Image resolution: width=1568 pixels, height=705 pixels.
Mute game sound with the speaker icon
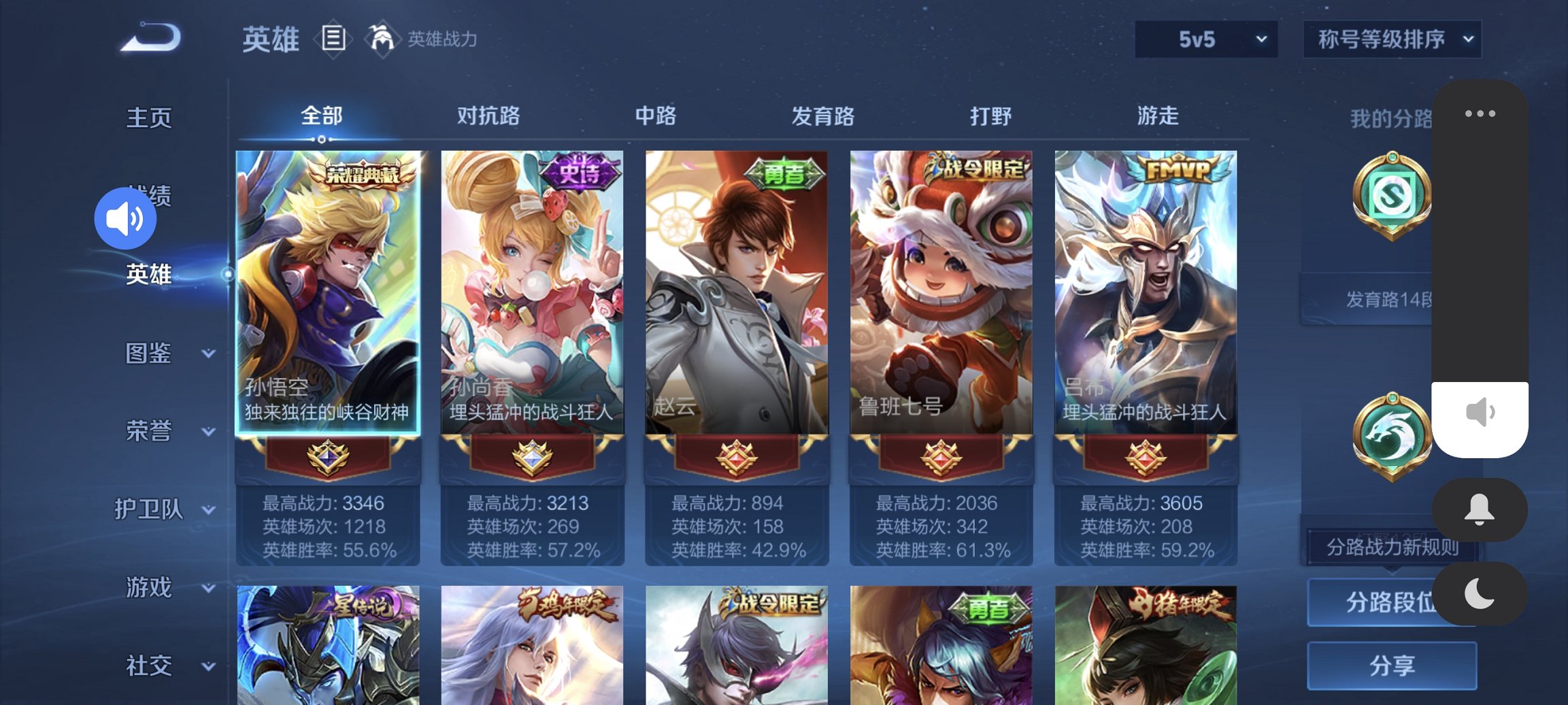pyautogui.click(x=127, y=218)
